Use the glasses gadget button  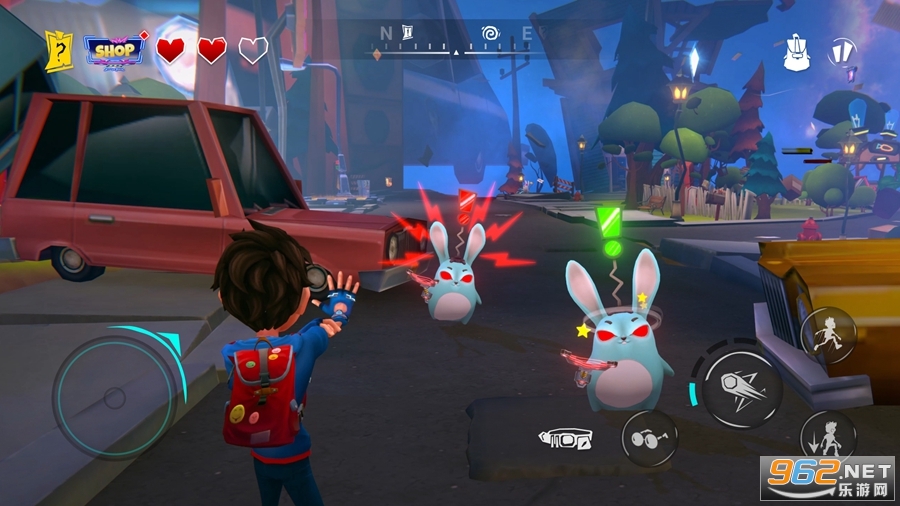649,438
